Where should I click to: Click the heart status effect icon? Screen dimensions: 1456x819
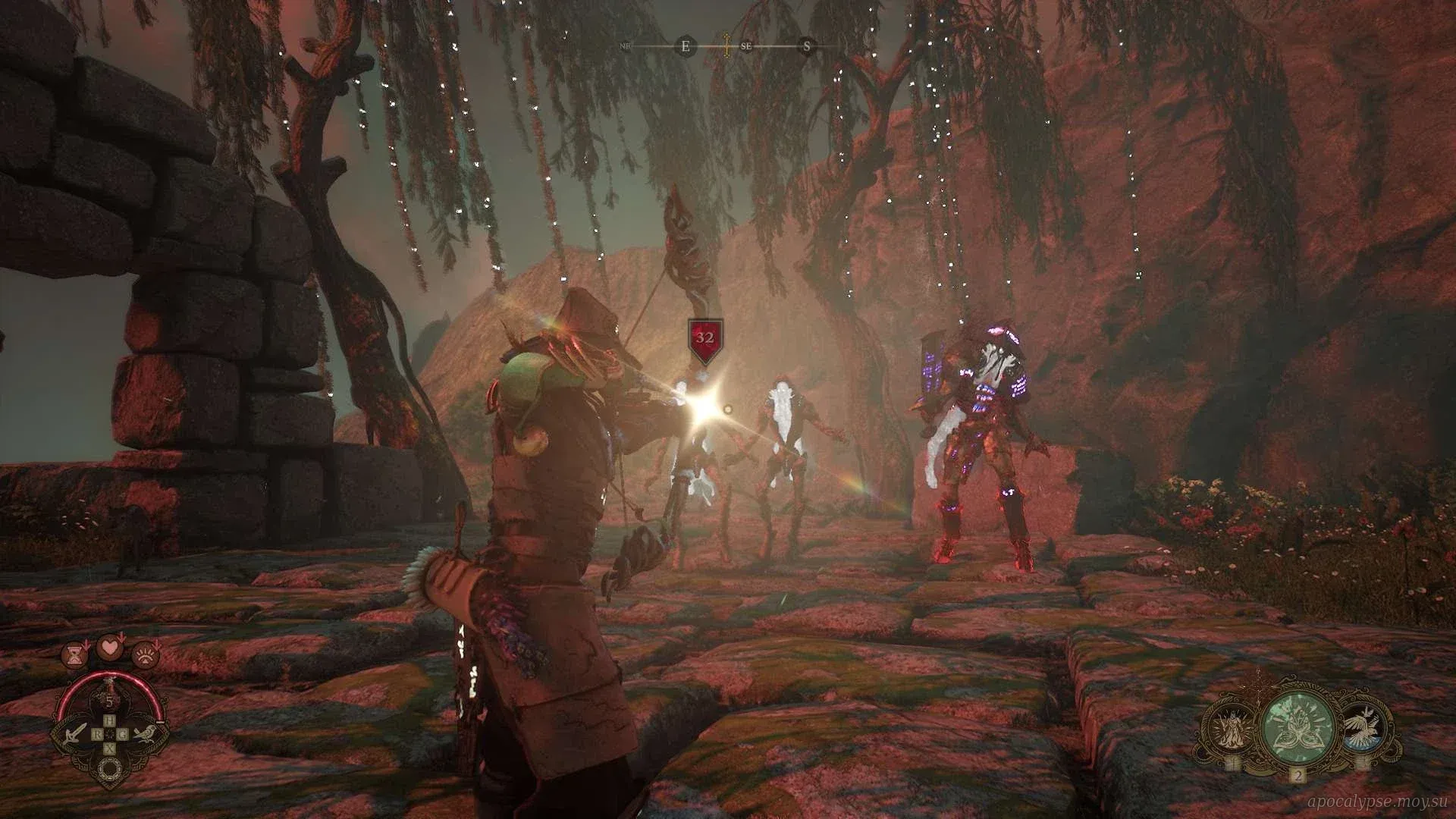point(111,649)
